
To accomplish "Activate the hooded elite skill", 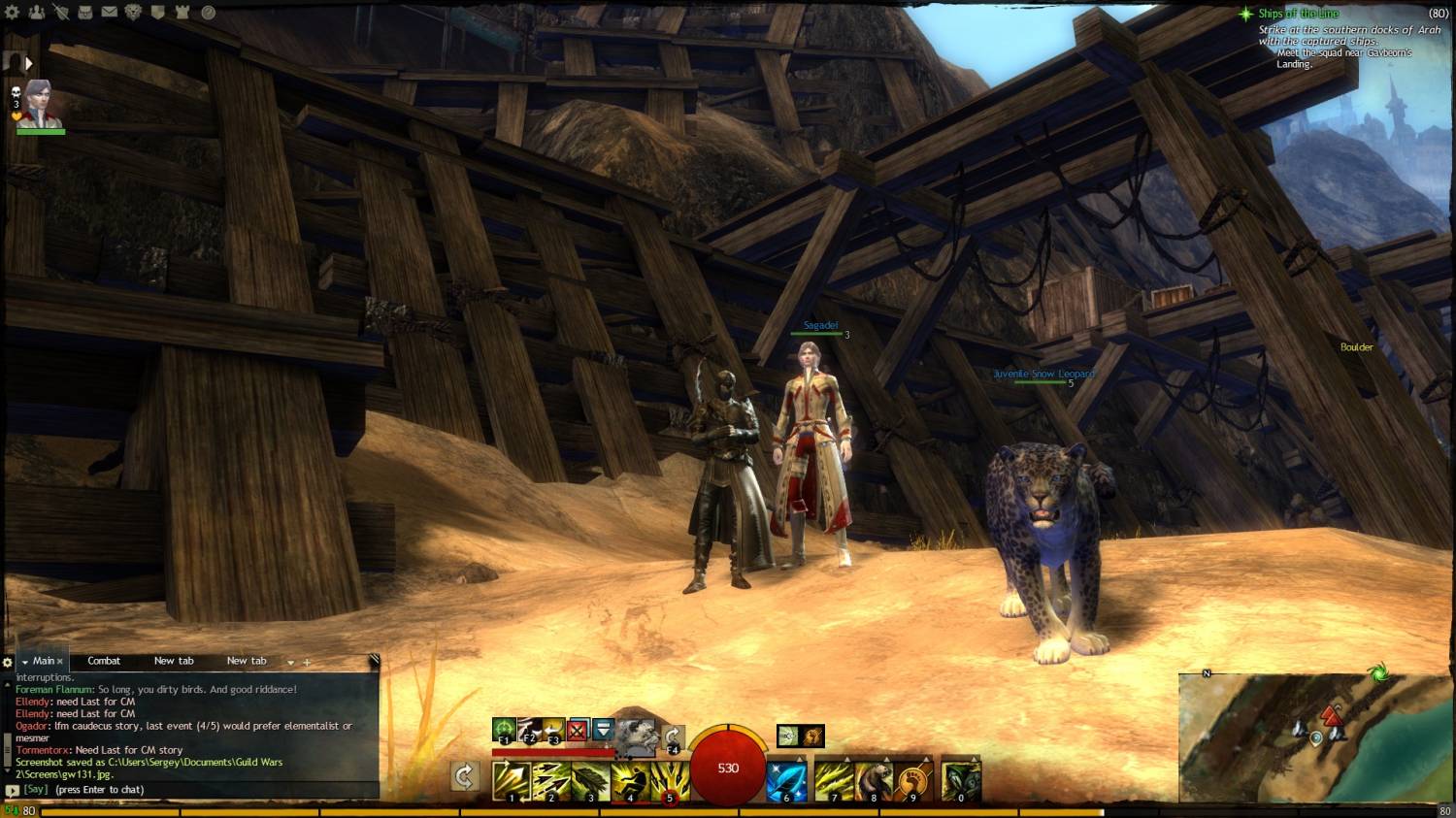I will tap(960, 780).
